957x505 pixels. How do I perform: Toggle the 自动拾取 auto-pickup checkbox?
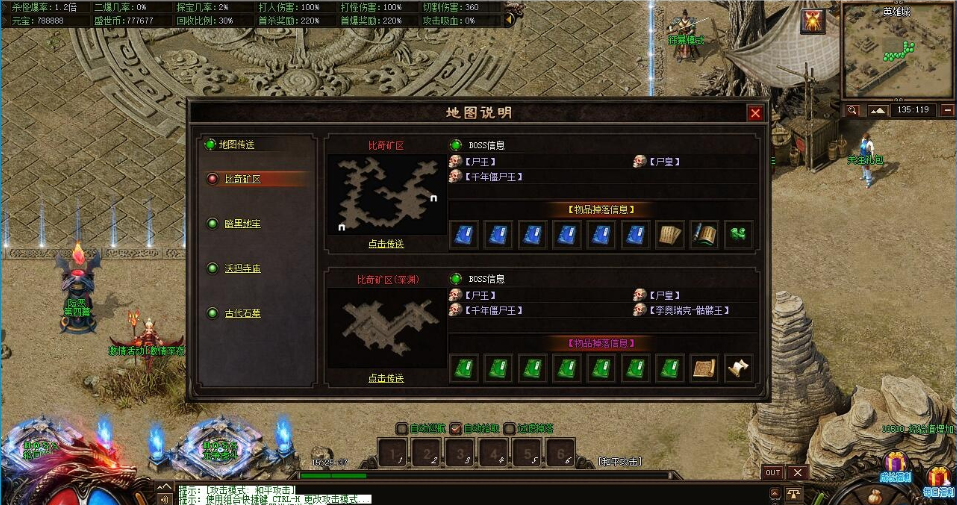tap(455, 428)
